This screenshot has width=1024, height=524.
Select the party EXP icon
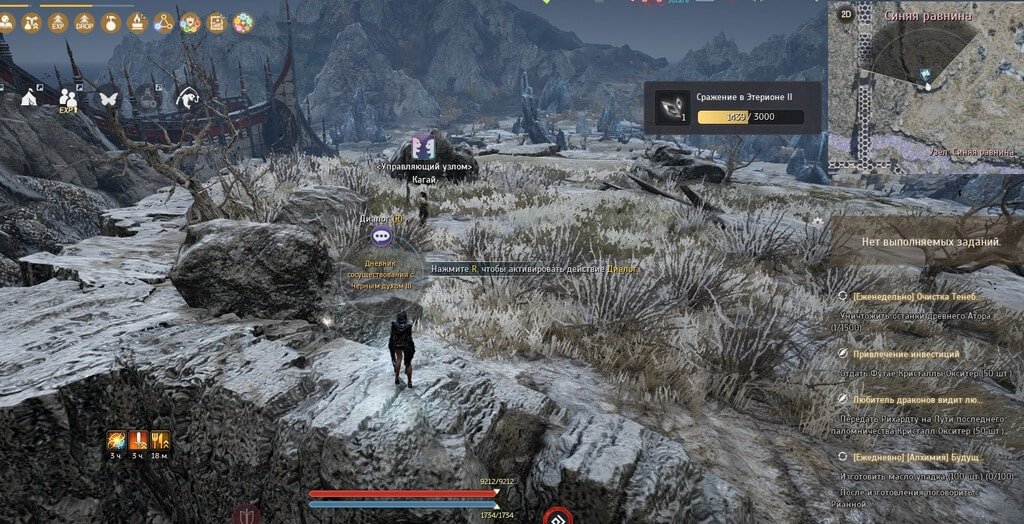click(69, 98)
